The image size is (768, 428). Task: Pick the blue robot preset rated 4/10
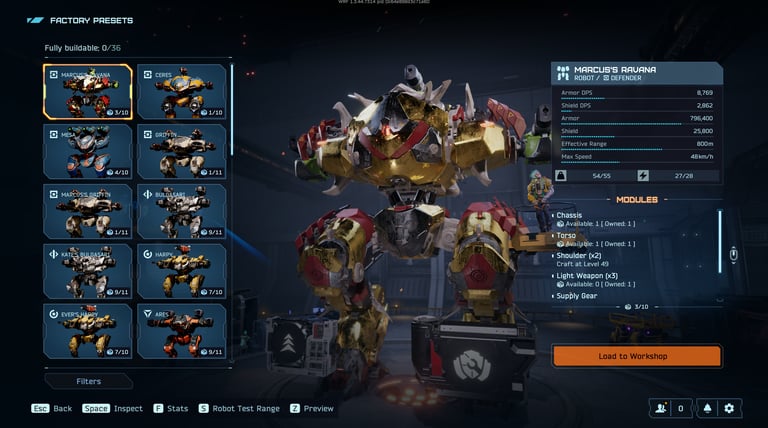(x=88, y=152)
